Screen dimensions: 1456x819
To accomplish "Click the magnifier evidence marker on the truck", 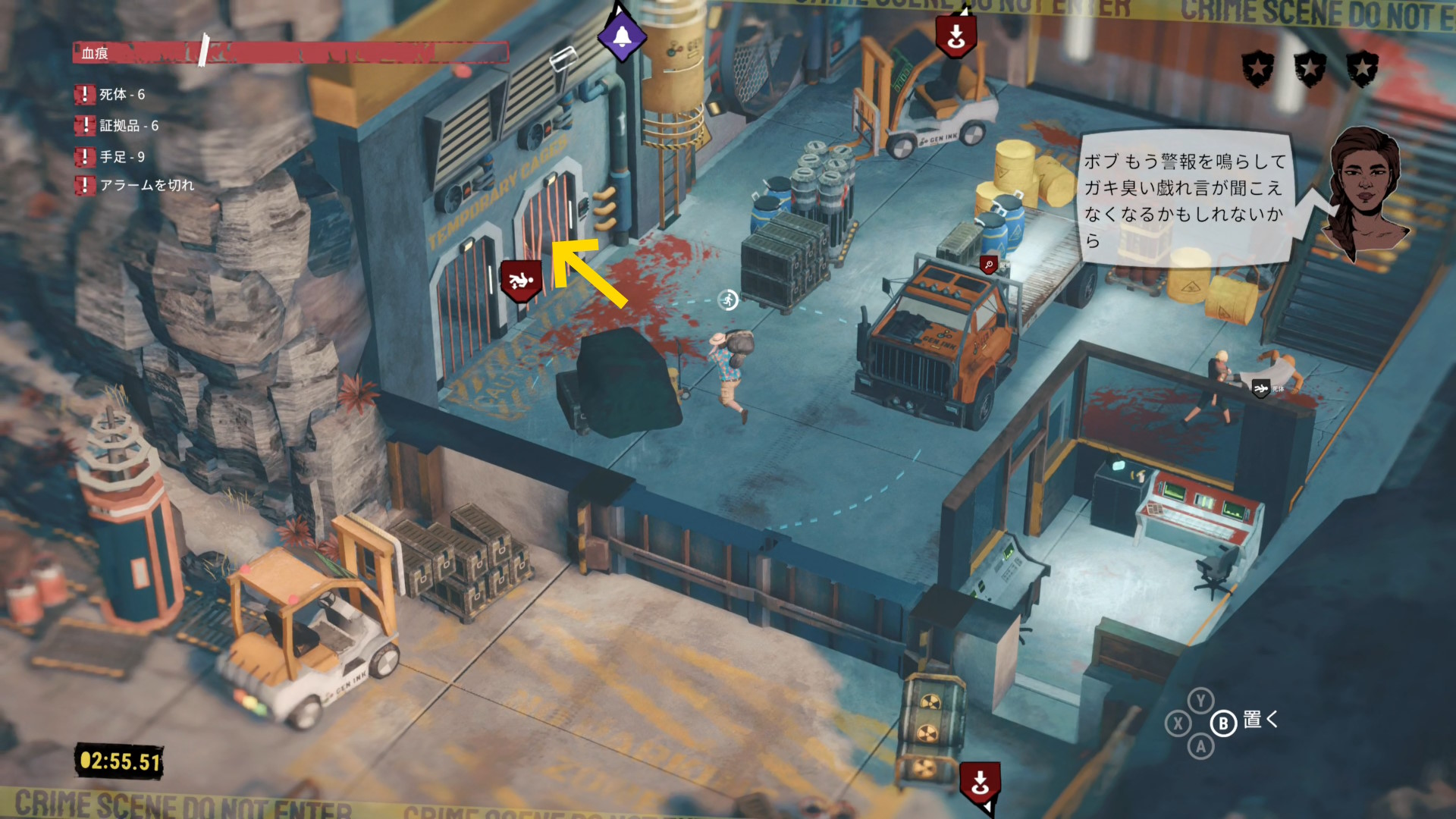I will pyautogui.click(x=989, y=265).
